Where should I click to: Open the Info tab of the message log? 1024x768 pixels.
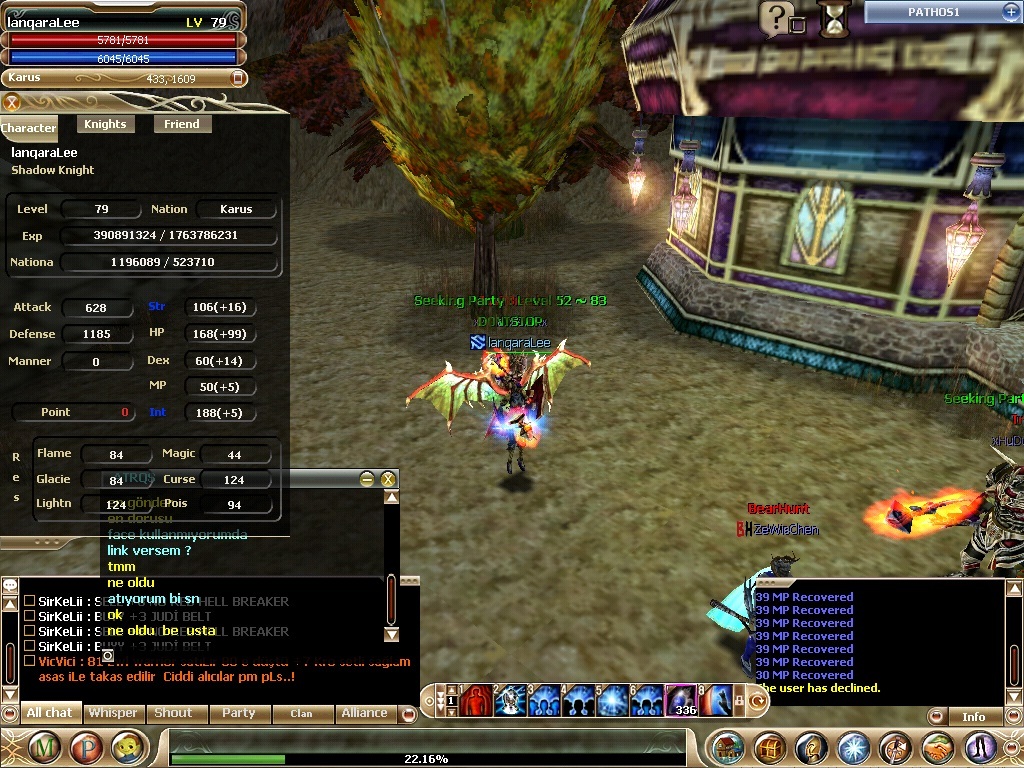[973, 716]
